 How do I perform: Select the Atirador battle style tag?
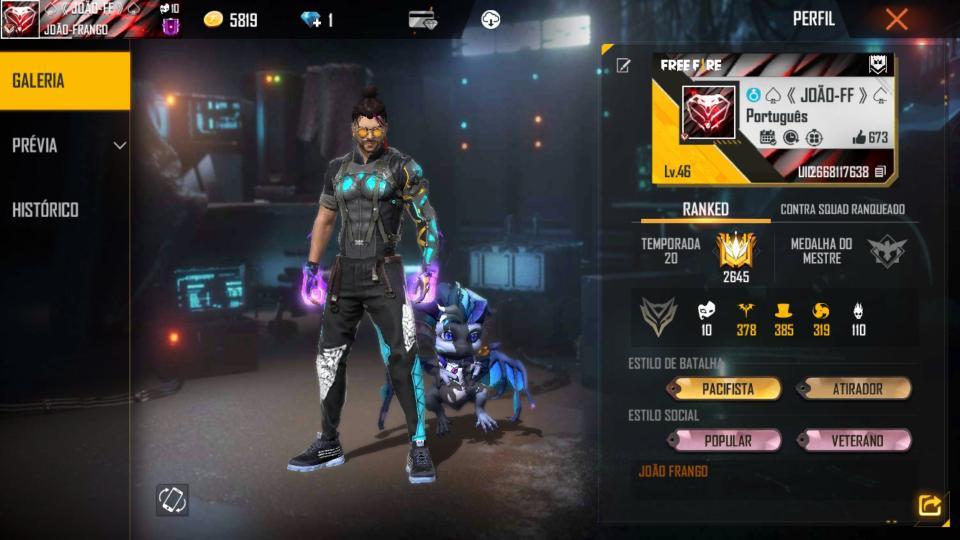(853, 389)
